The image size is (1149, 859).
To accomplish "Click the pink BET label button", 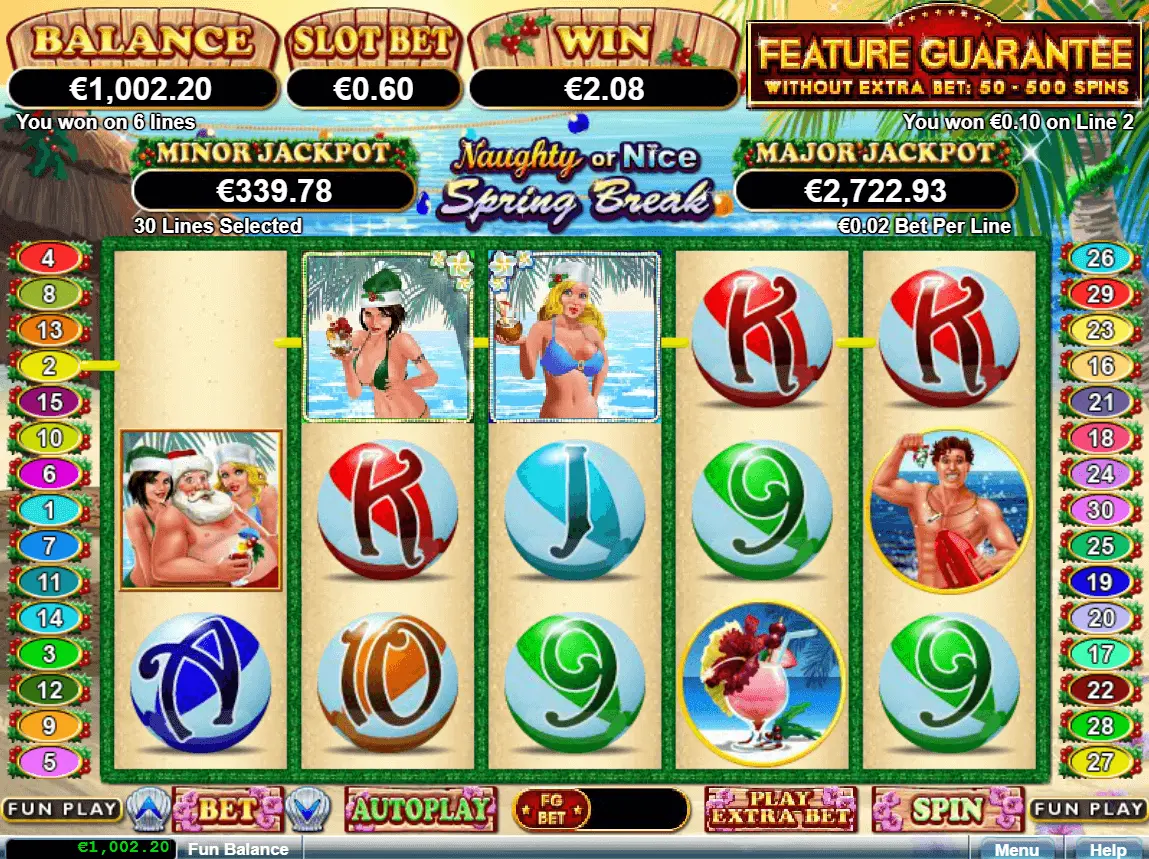I will pyautogui.click(x=227, y=809).
